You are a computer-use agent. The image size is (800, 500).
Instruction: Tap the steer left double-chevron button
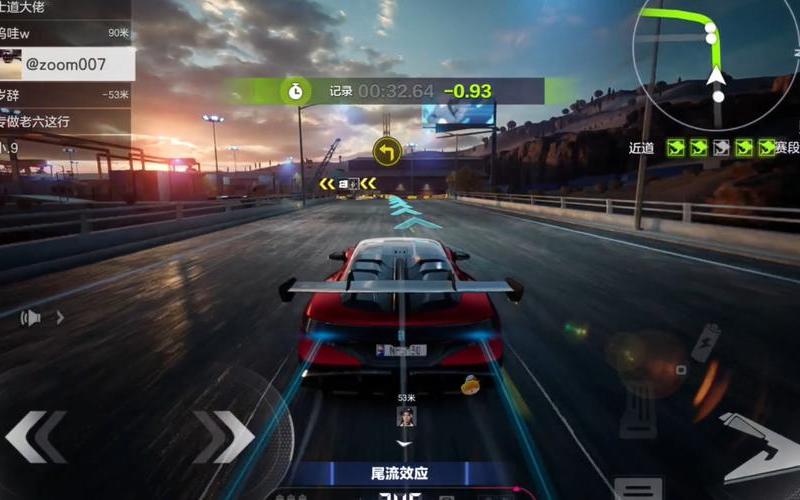pos(36,437)
